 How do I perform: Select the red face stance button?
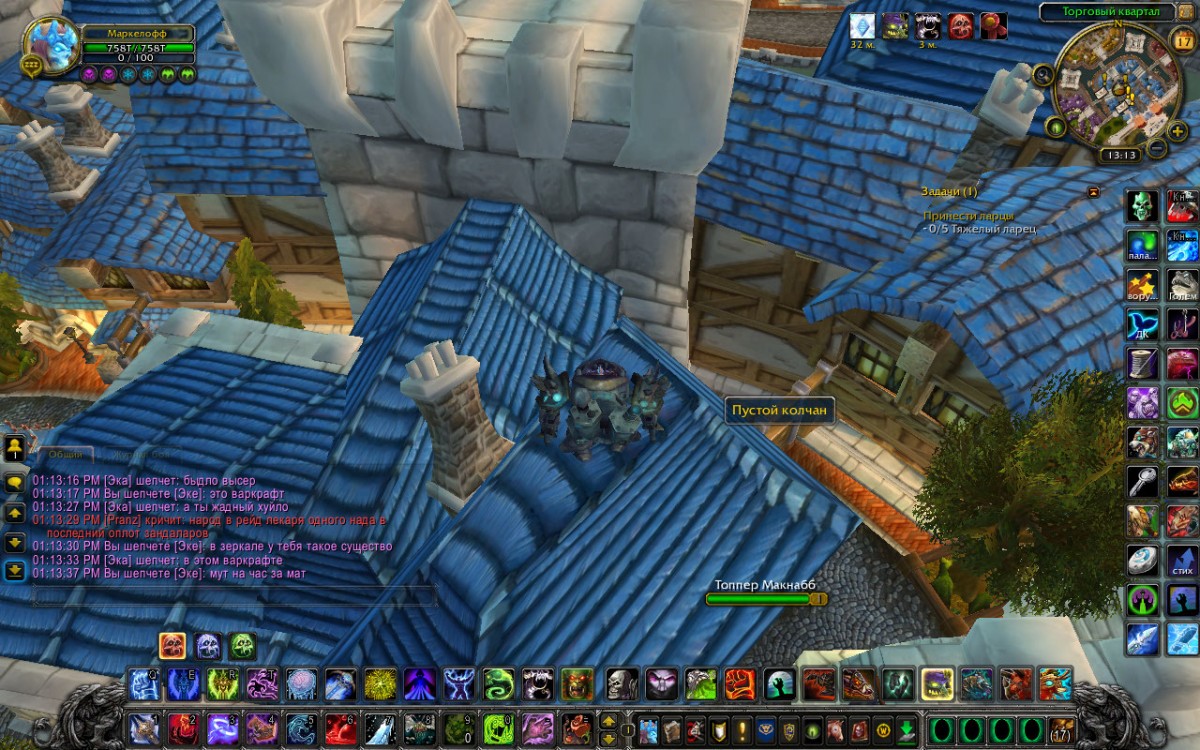[x=171, y=646]
